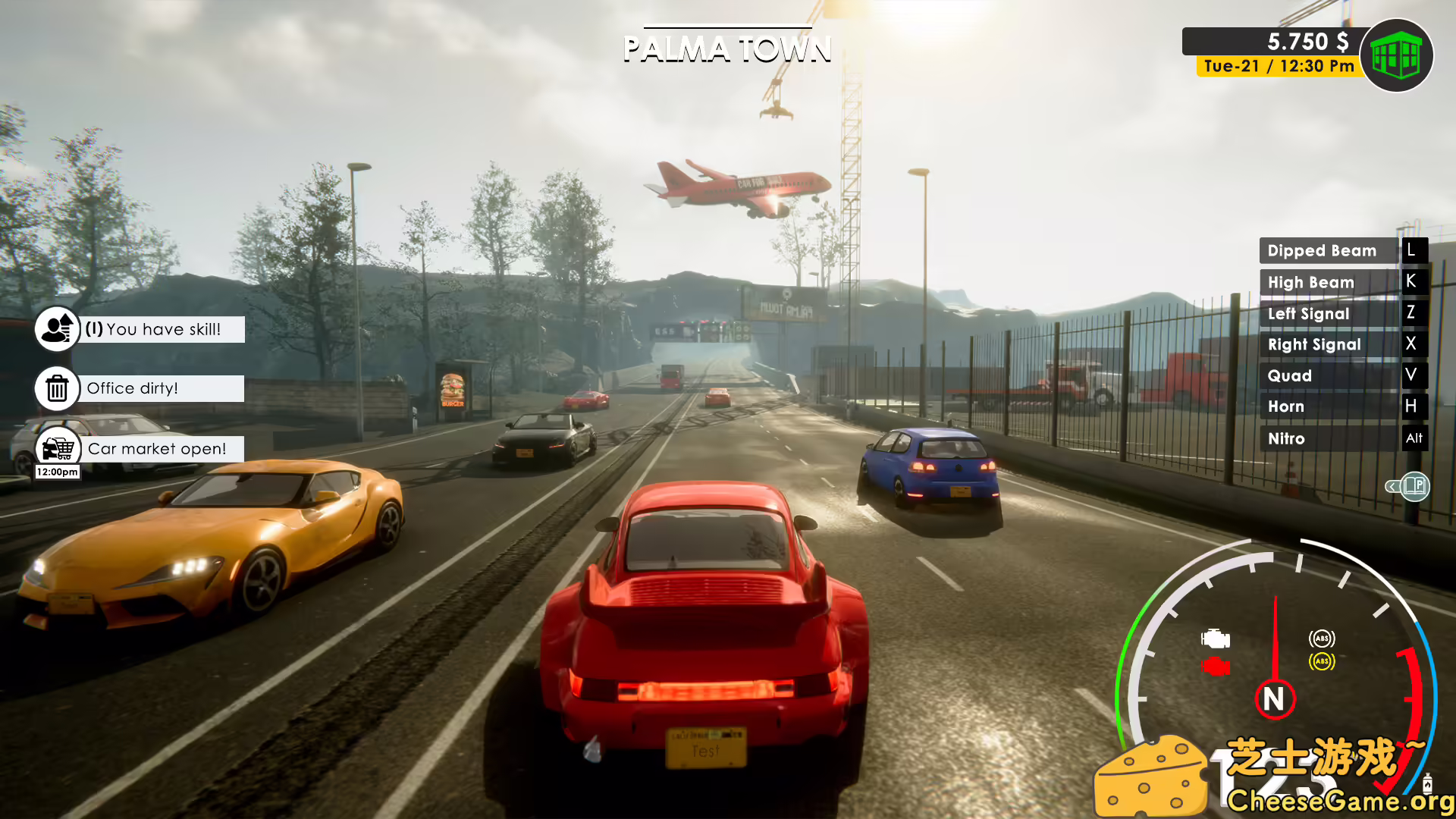Expand the 'You have skill!' notification

click(162, 329)
